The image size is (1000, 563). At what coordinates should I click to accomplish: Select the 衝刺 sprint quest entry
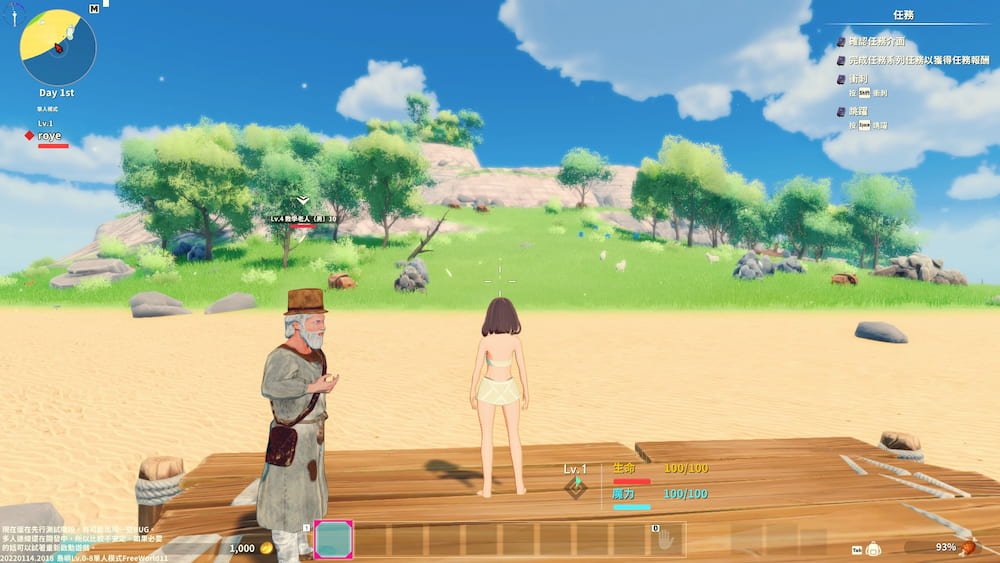point(859,78)
